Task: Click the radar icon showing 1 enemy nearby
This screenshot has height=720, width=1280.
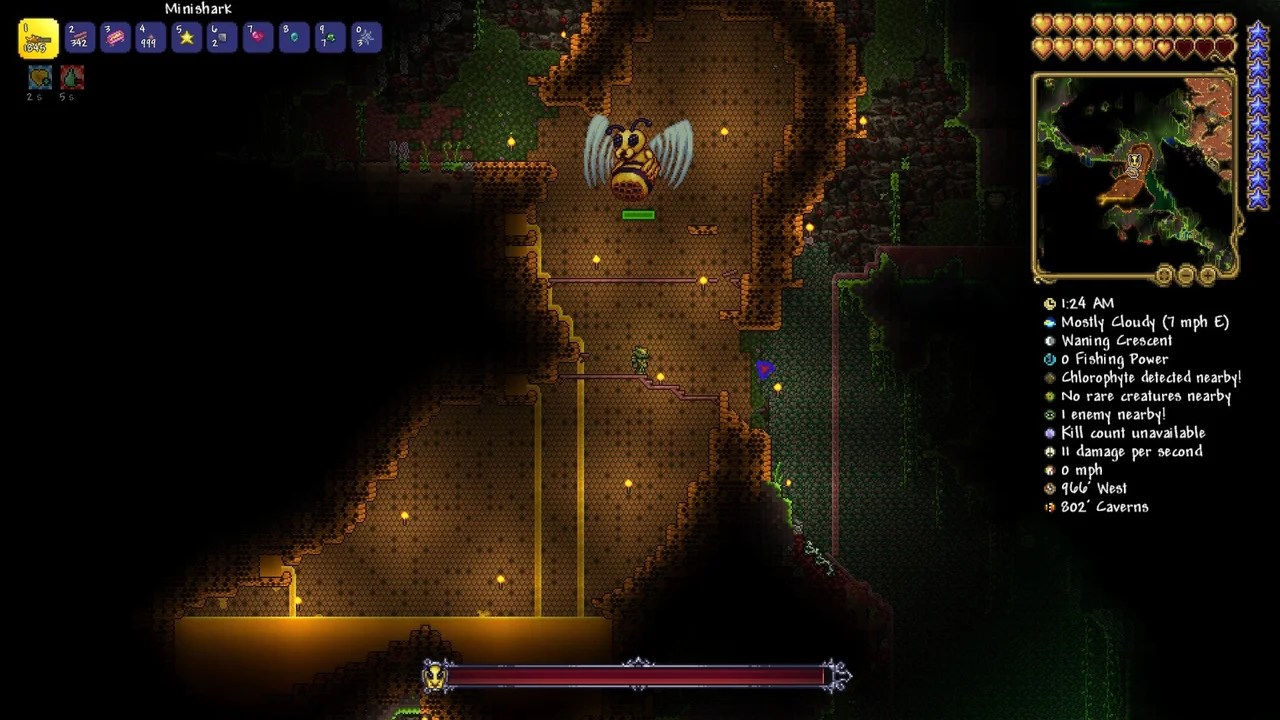Action: coord(1048,414)
